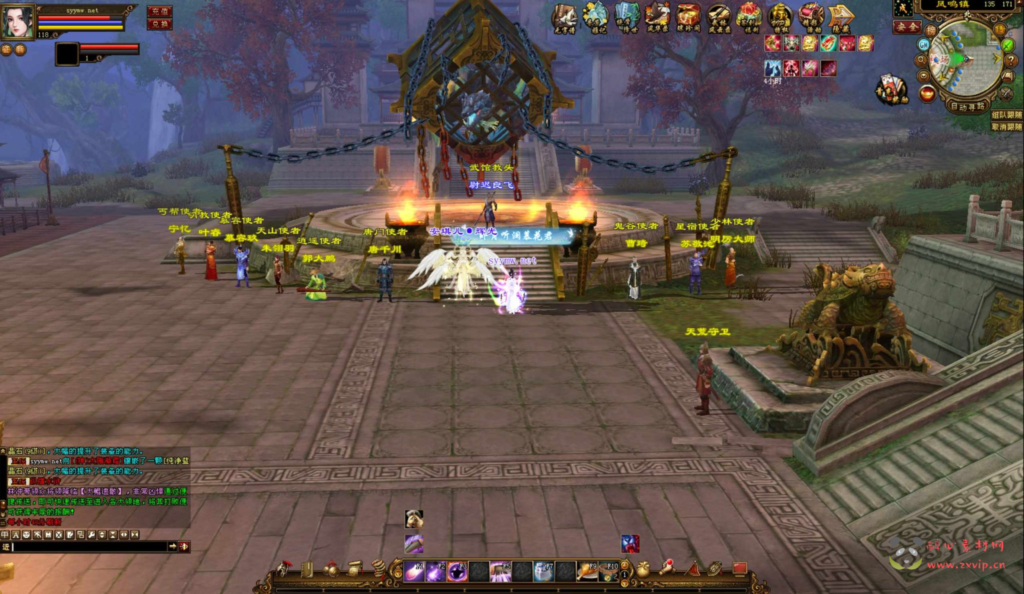Select the 取消跟随 cancel follow button
The height and width of the screenshot is (594, 1024).
point(1006,127)
